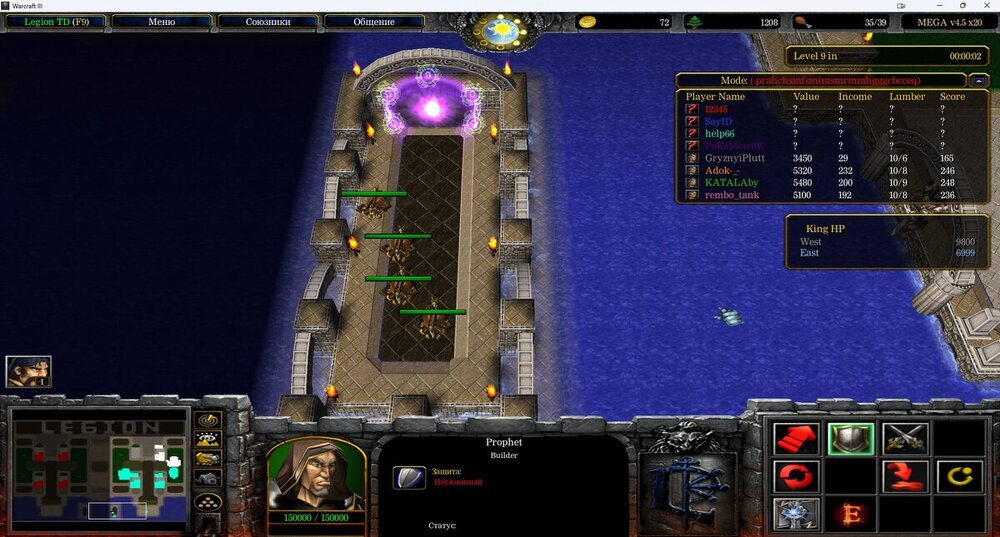Toggle minimap ally color mode button
This screenshot has width=1000, height=537.
pyautogui.click(x=208, y=459)
